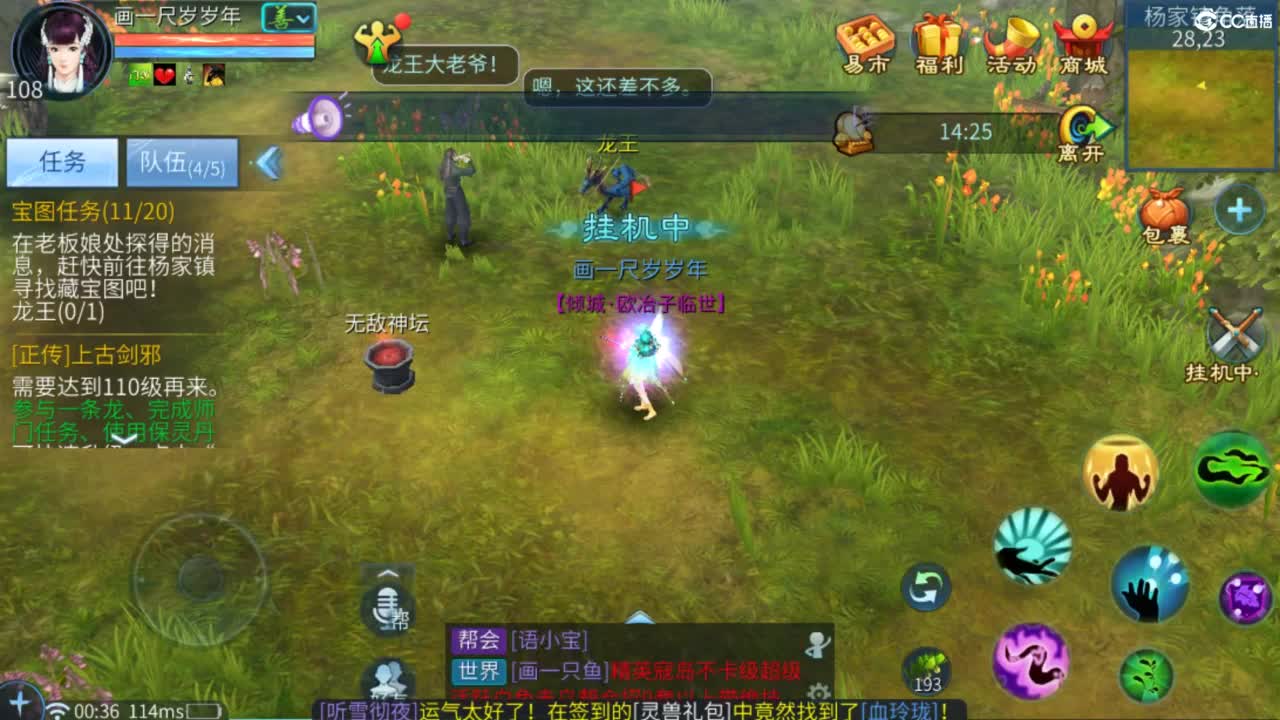The width and height of the screenshot is (1280, 720).
Task: Tap the return arrow skill icon
Action: pyautogui.click(x=928, y=588)
